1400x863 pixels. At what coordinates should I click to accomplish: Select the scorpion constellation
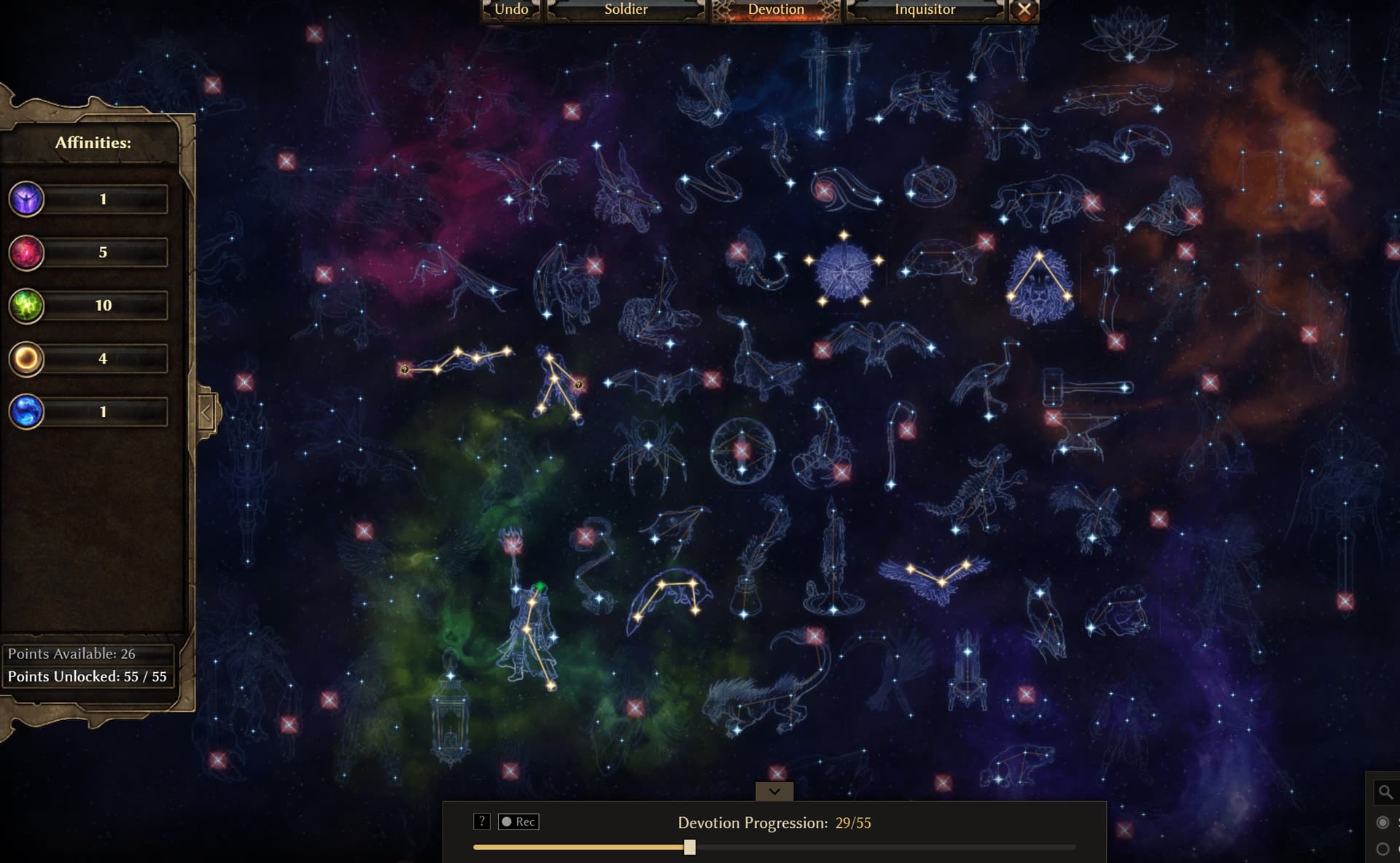824,445
